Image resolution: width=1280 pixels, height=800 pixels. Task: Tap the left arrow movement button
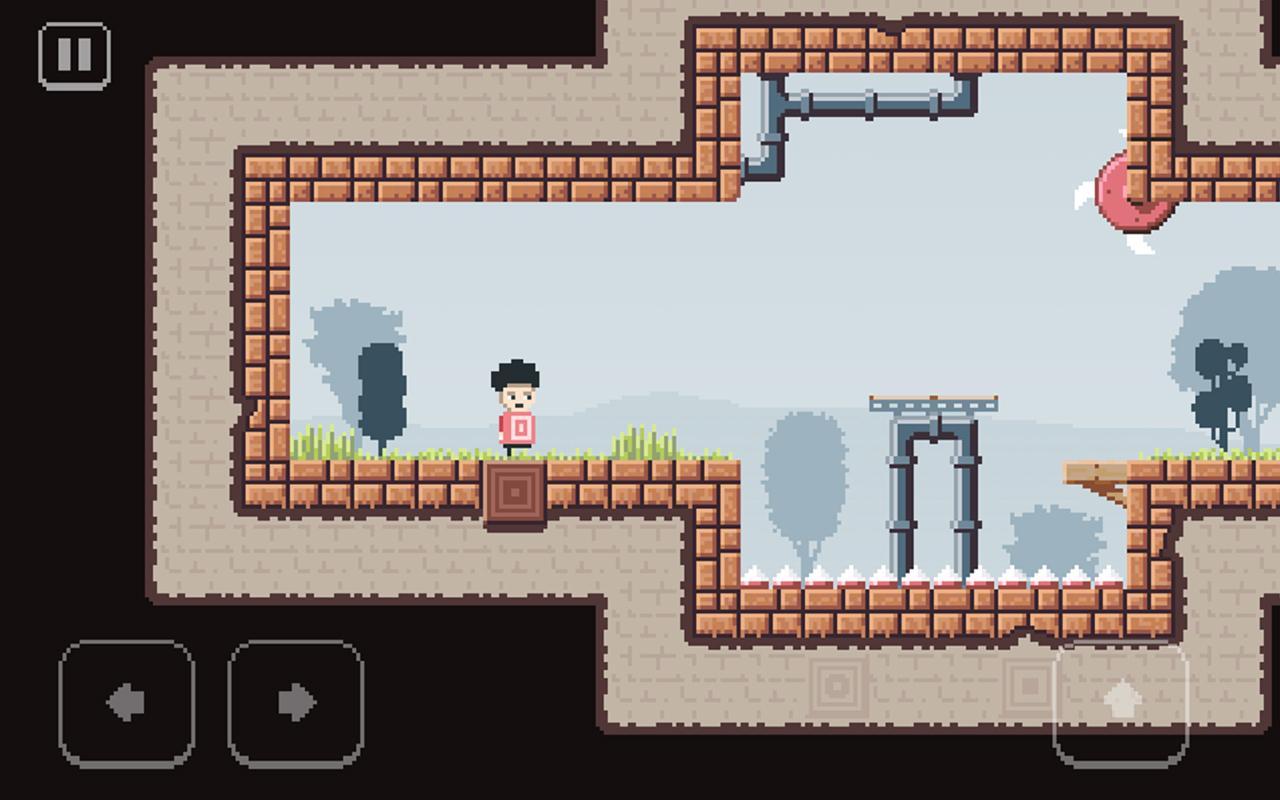[127, 703]
